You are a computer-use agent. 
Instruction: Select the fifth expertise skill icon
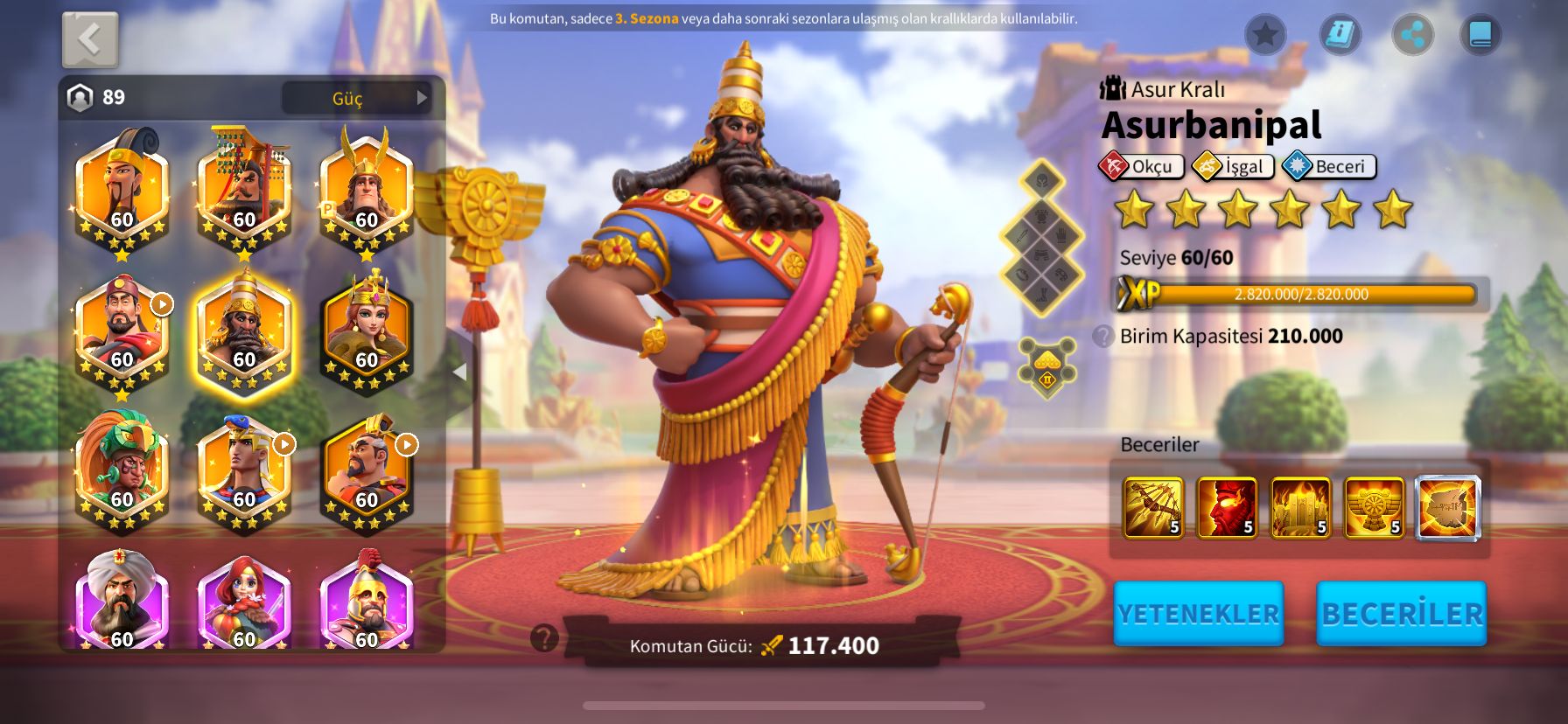point(1447,507)
